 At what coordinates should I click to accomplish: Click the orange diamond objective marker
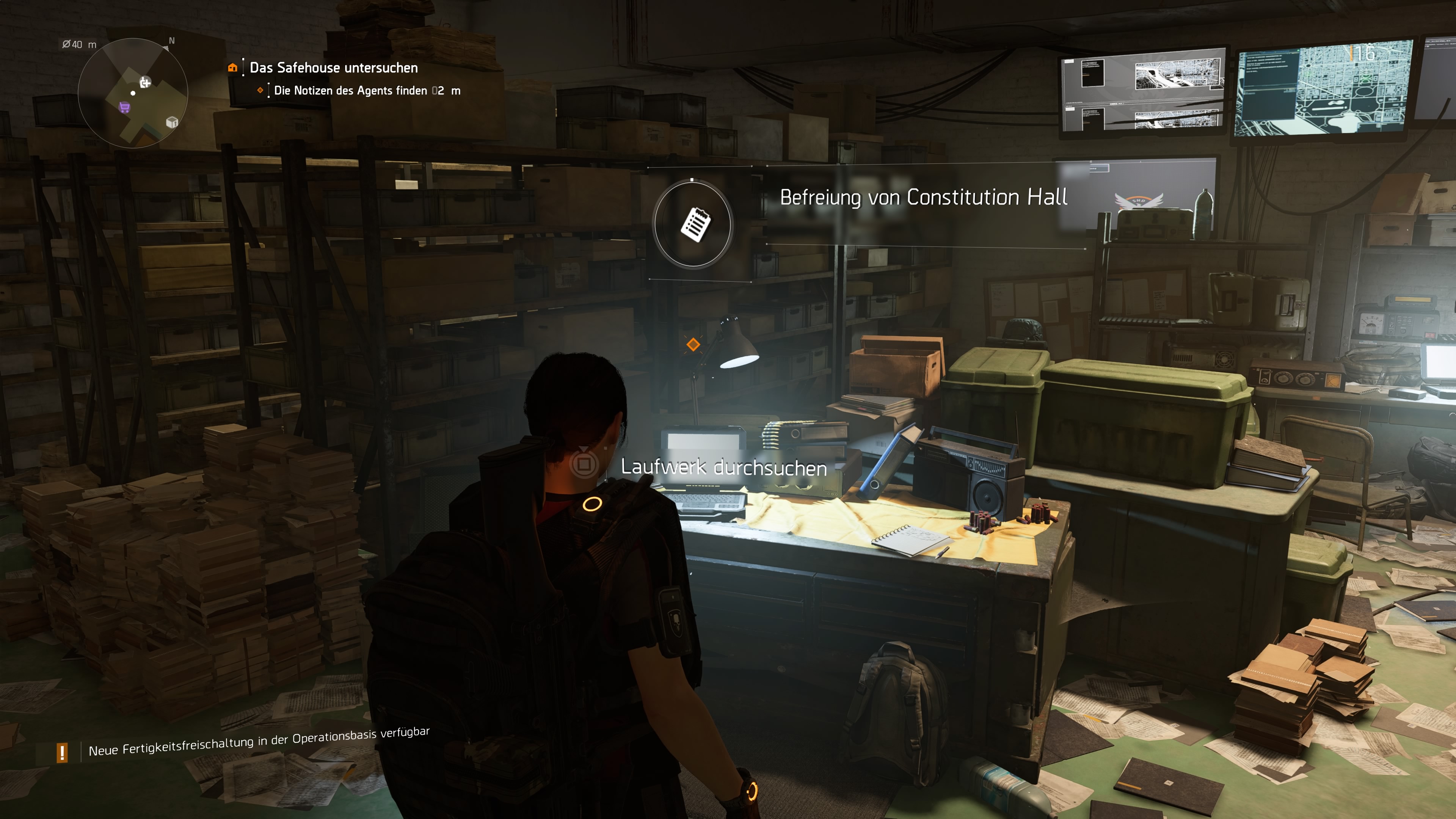693,344
